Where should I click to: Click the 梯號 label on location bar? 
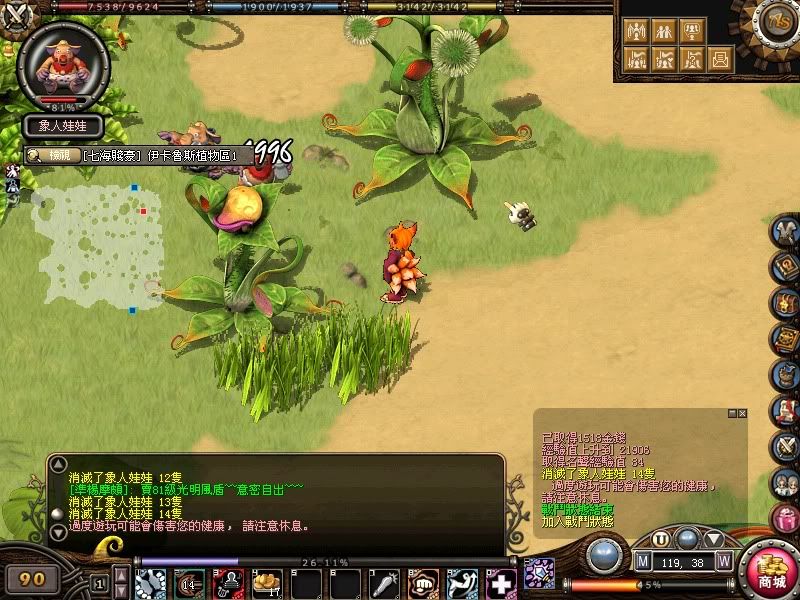(61, 155)
